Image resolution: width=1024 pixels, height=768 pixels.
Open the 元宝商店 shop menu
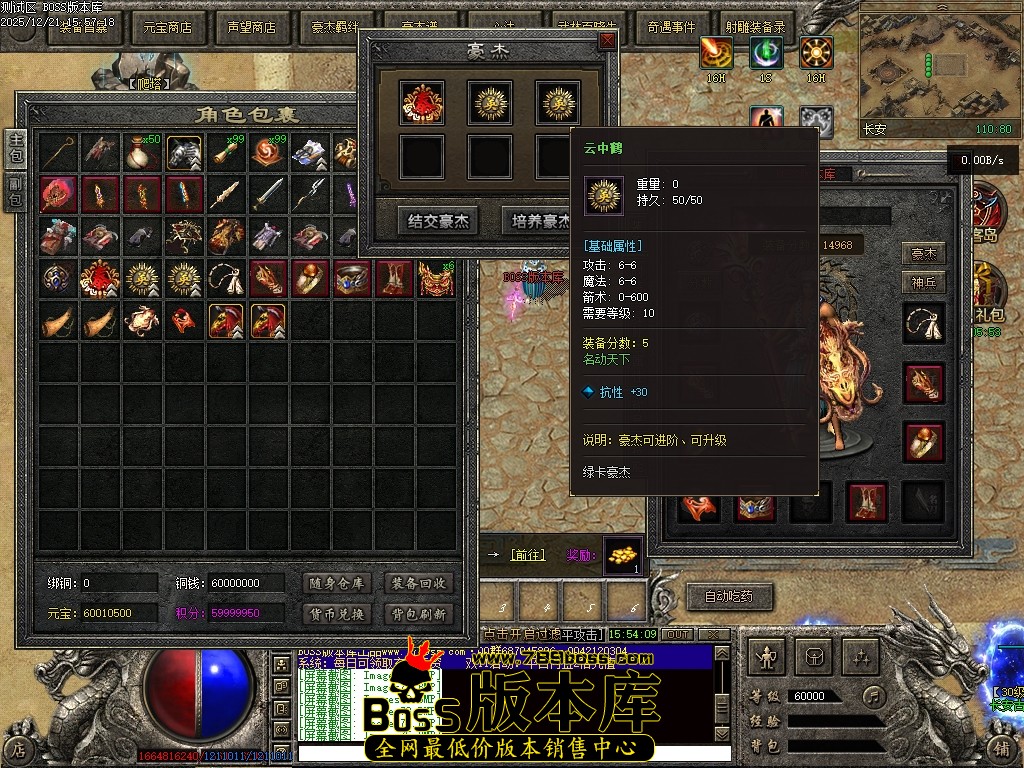(167, 28)
